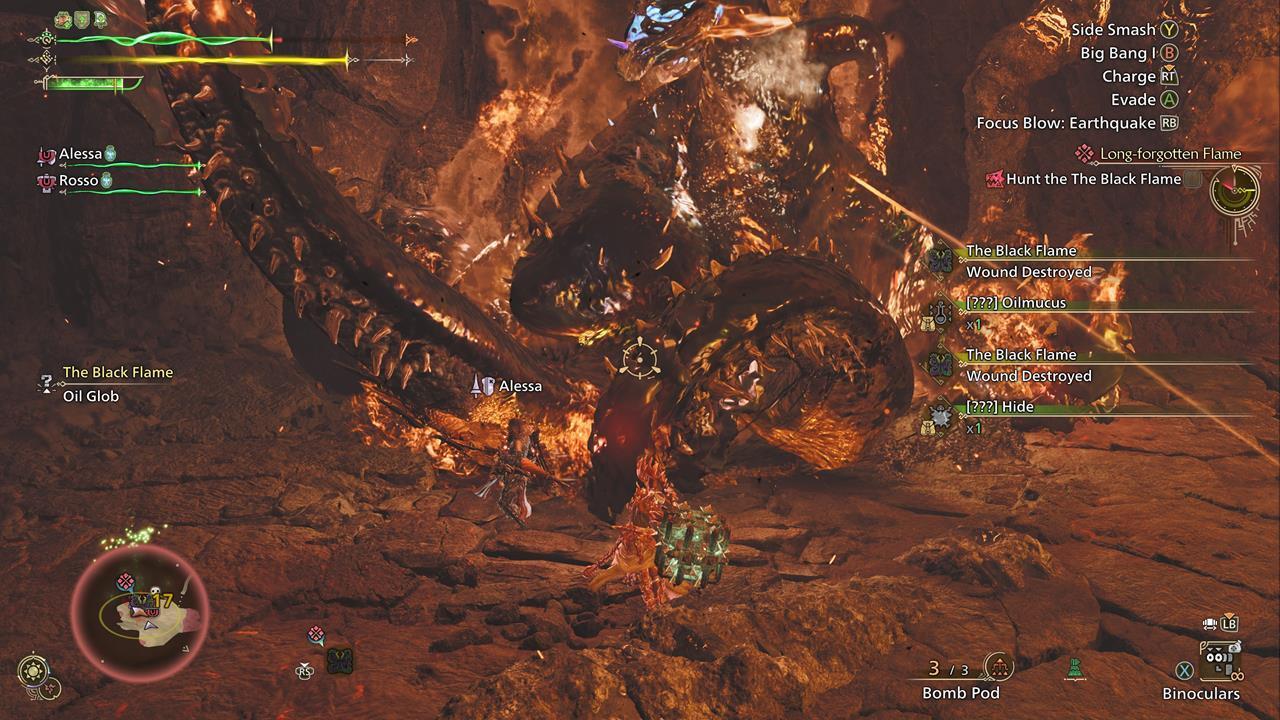
Task: Click the Alessa player marker above the hunter
Action: click(485, 384)
